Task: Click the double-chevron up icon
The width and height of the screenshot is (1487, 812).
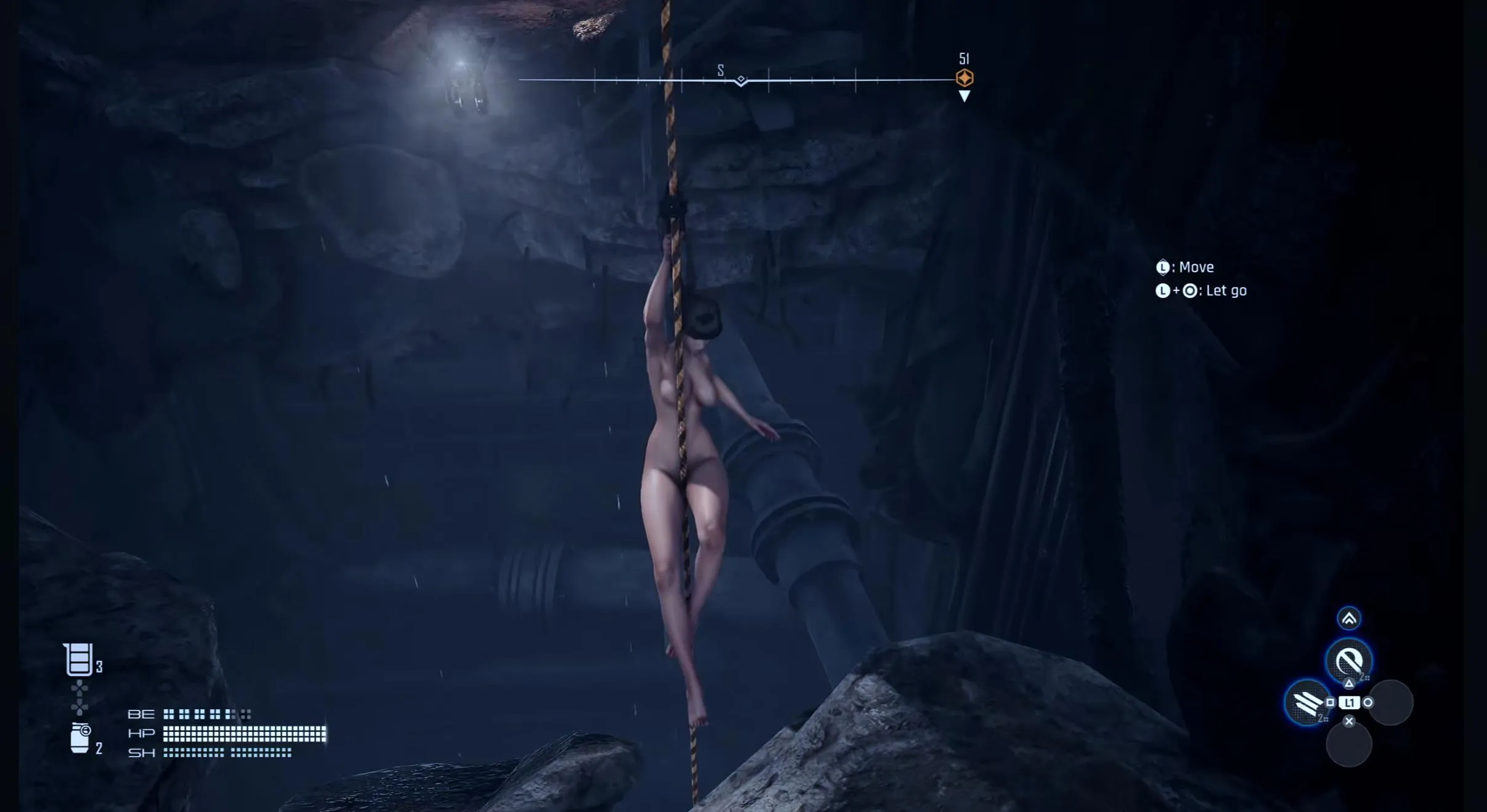Action: point(1348,619)
